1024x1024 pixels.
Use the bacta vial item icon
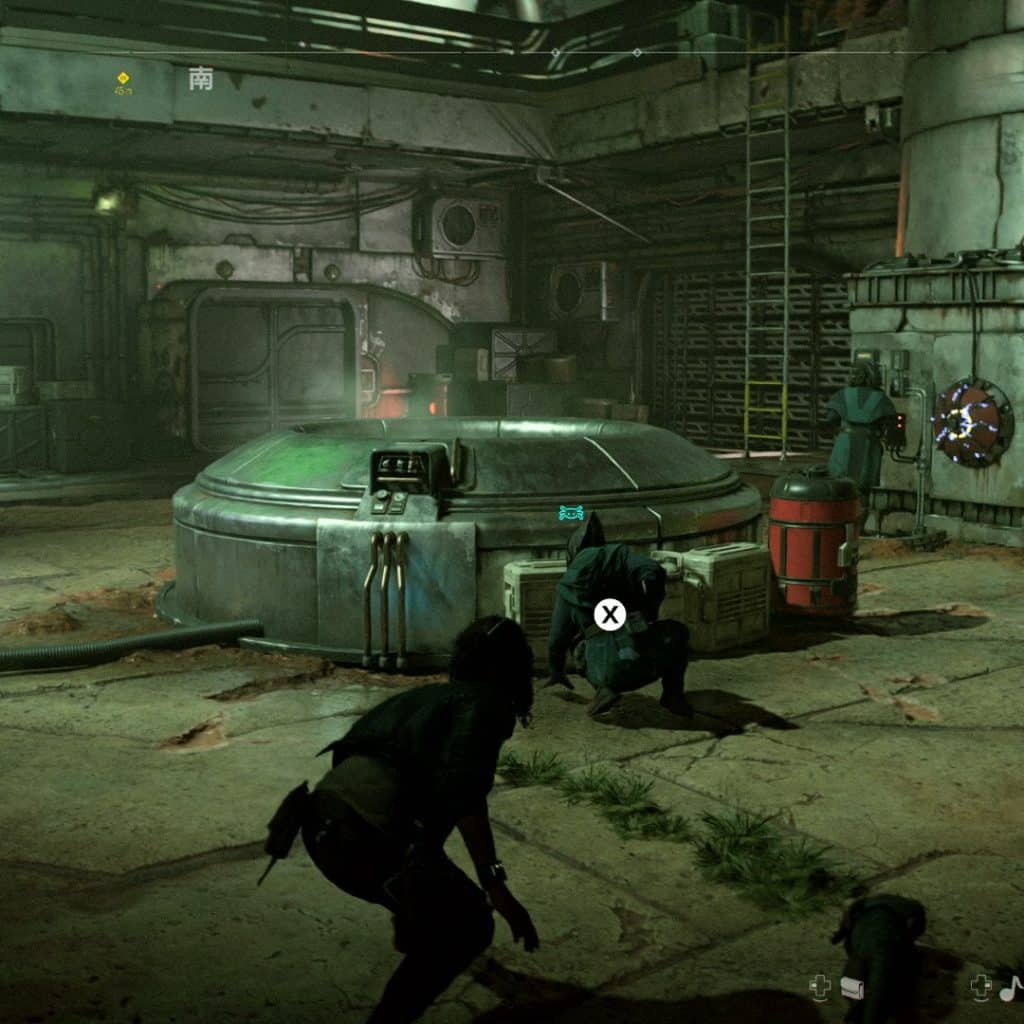point(851,988)
